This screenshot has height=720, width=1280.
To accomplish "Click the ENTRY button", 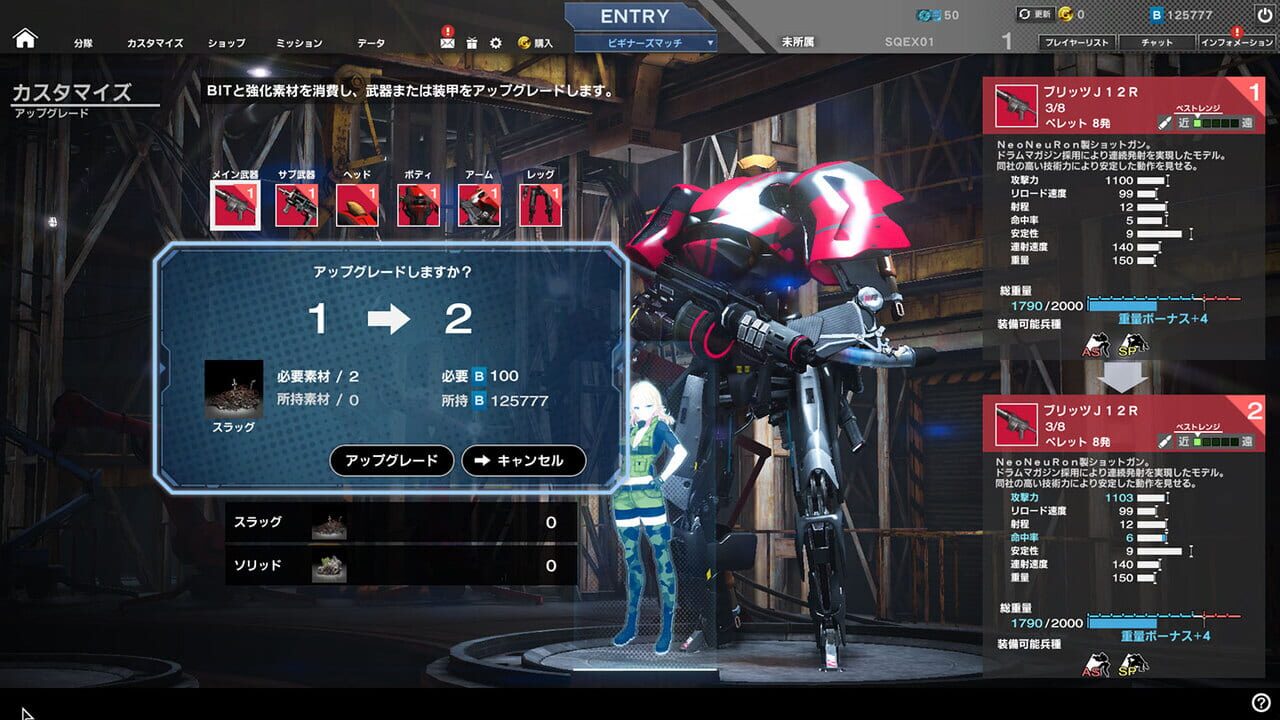I will click(x=635, y=17).
